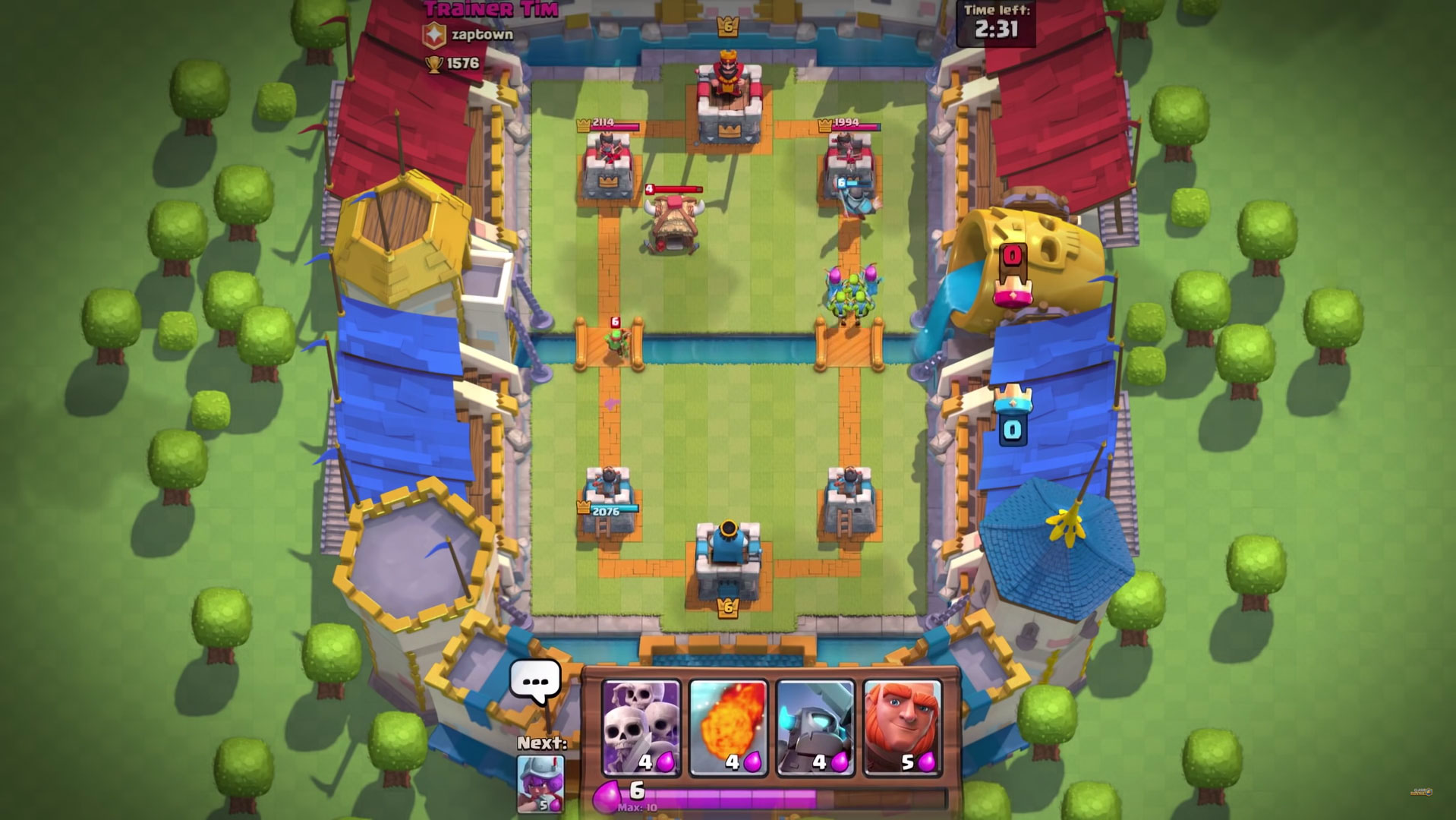Open the emote speech bubble
Viewport: 1456px width, 820px height.
[x=535, y=681]
